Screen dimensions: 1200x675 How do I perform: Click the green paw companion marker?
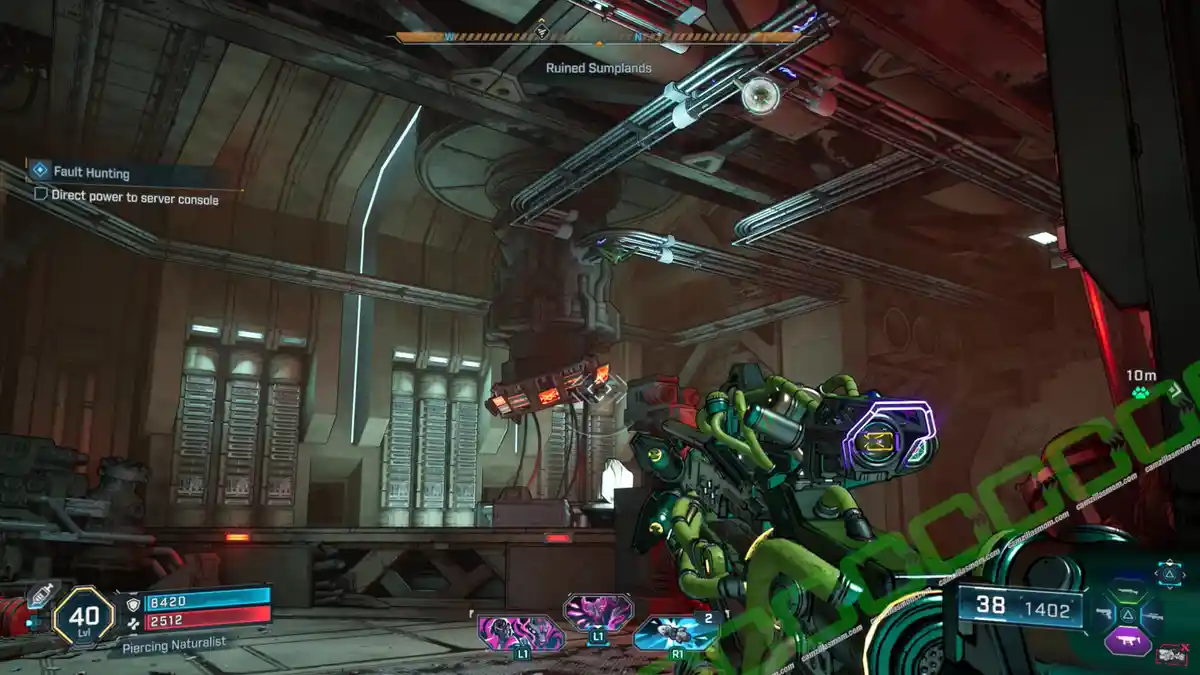coord(1141,393)
